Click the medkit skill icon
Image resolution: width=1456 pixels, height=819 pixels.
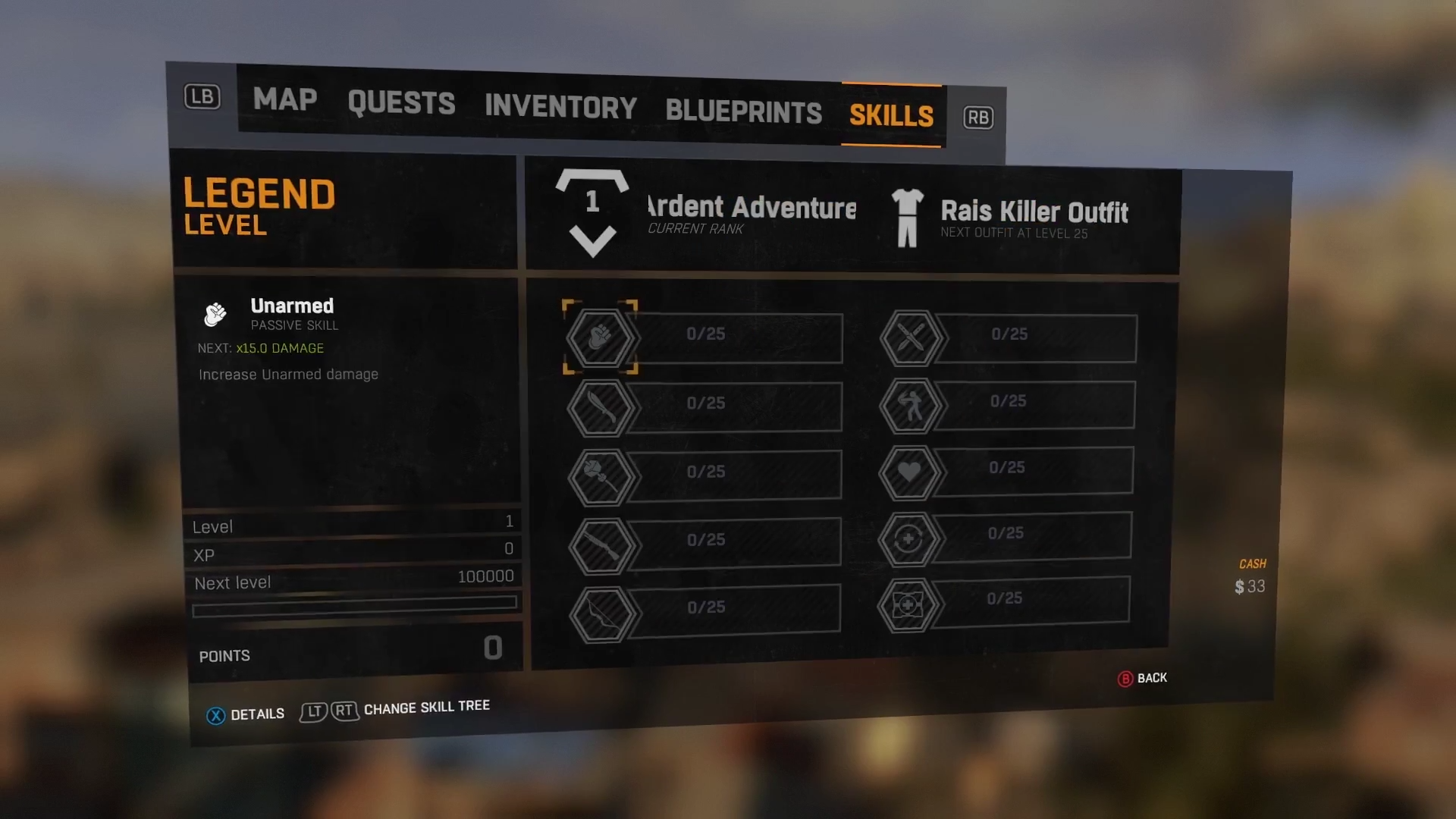point(910,601)
